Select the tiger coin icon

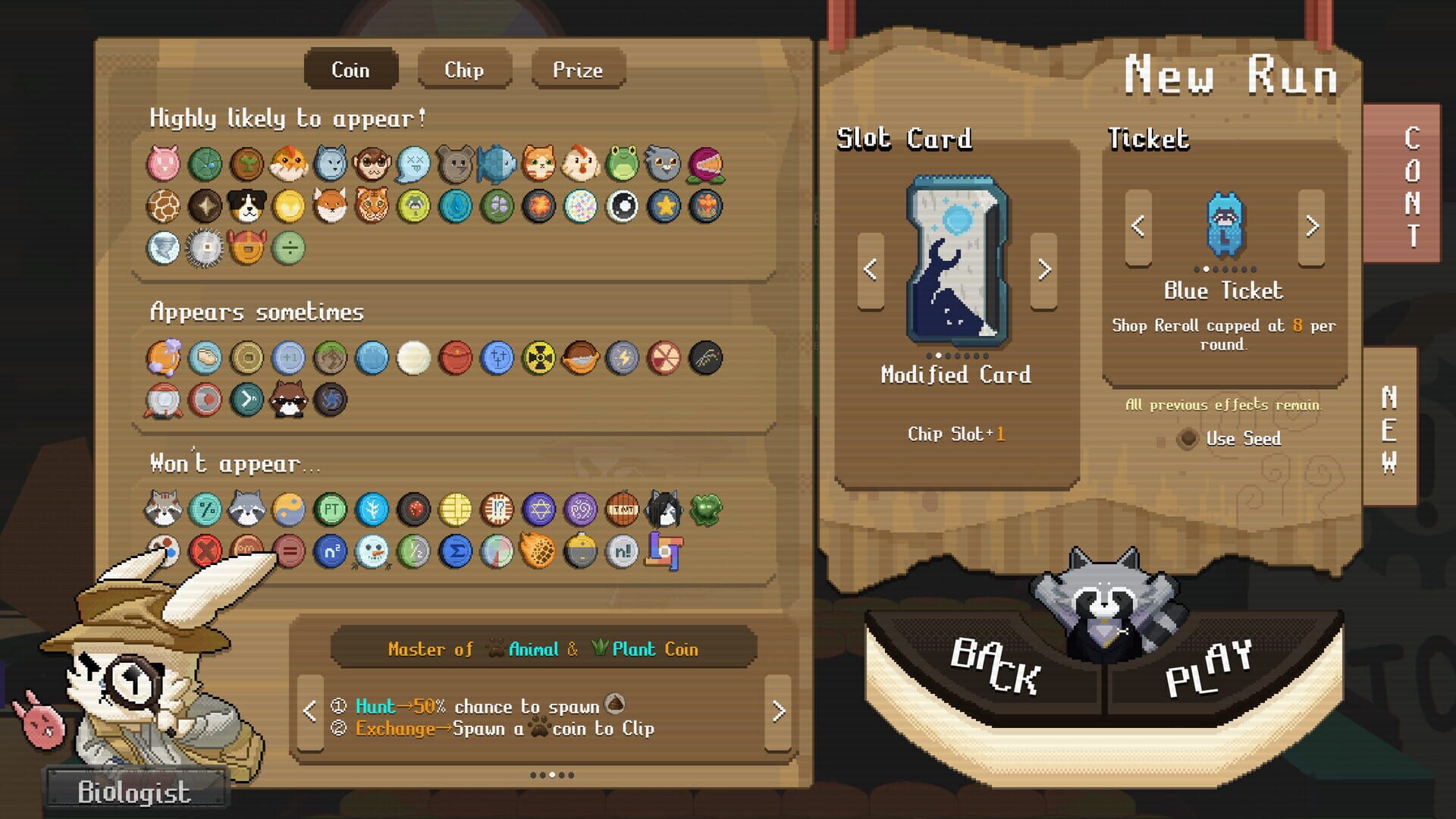click(372, 203)
